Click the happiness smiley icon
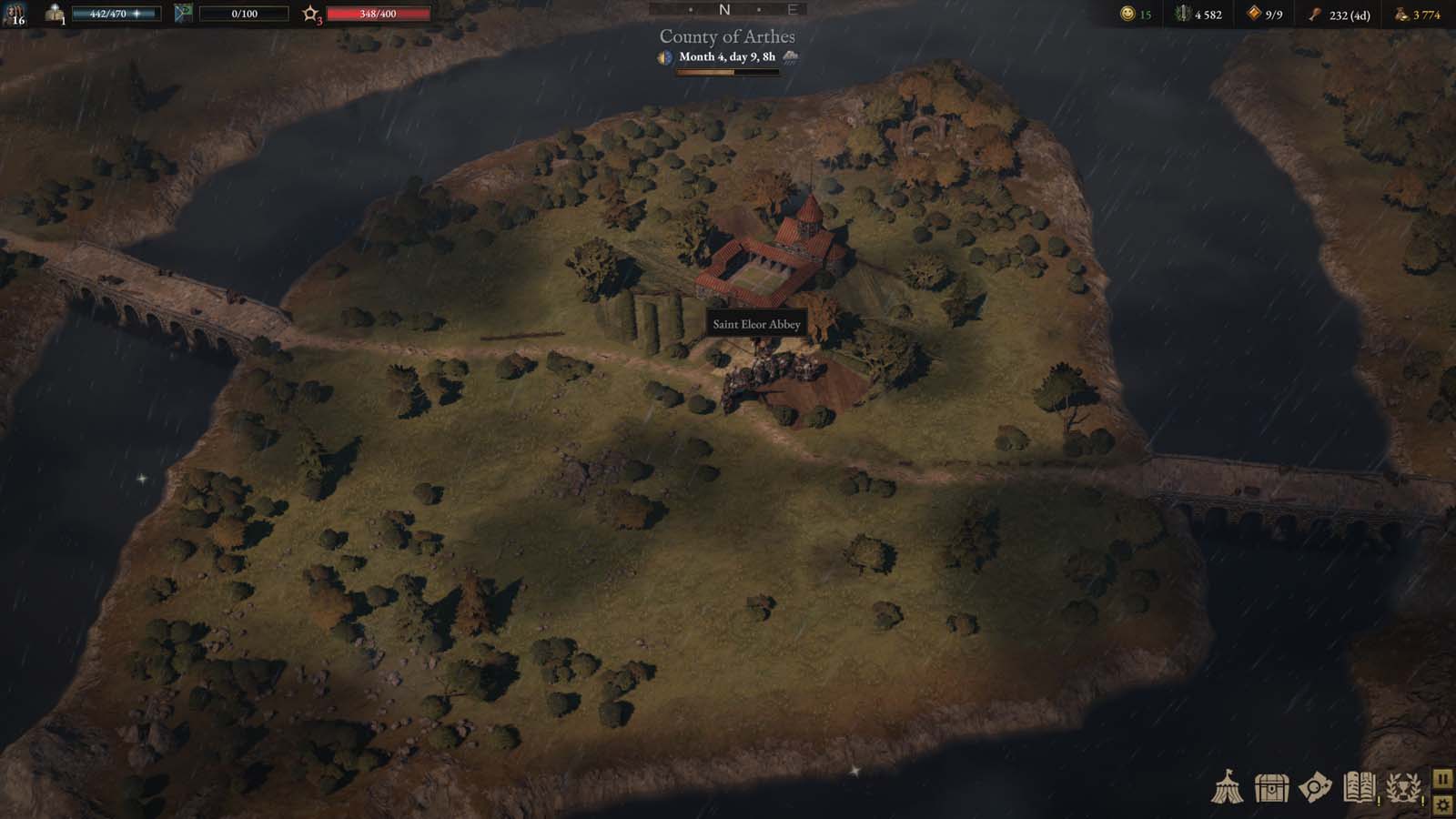1456x819 pixels. point(1127,15)
